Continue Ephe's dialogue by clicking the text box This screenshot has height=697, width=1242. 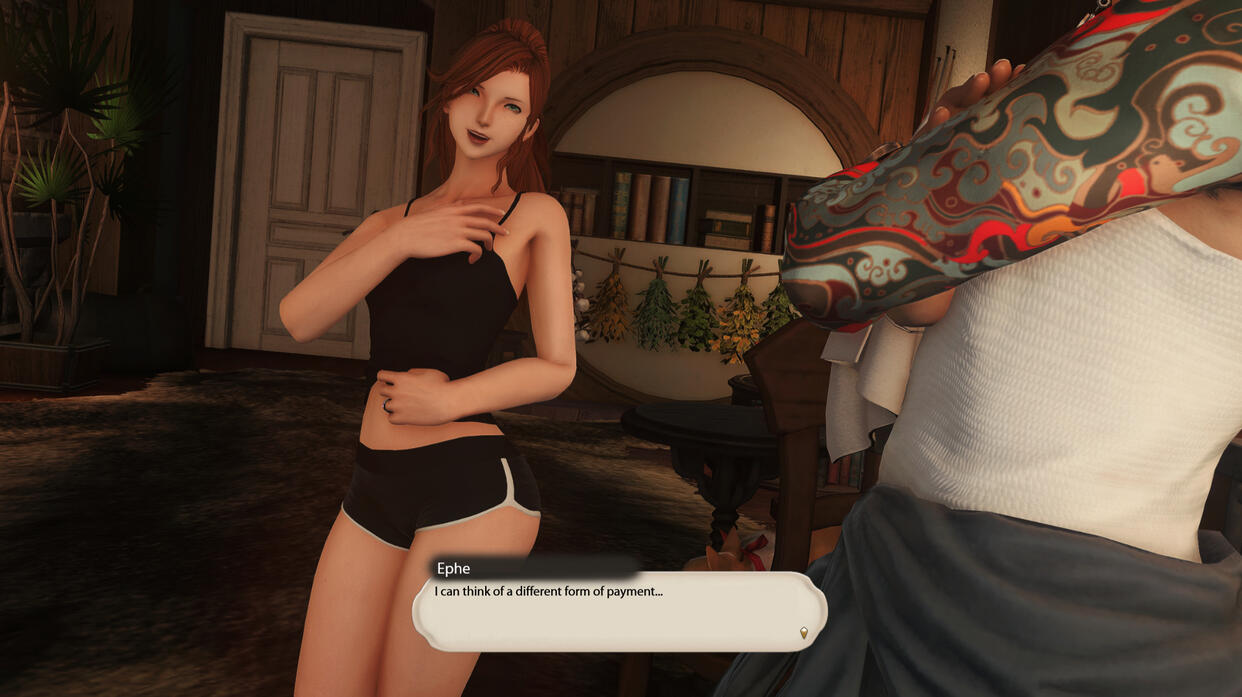pyautogui.click(x=619, y=611)
